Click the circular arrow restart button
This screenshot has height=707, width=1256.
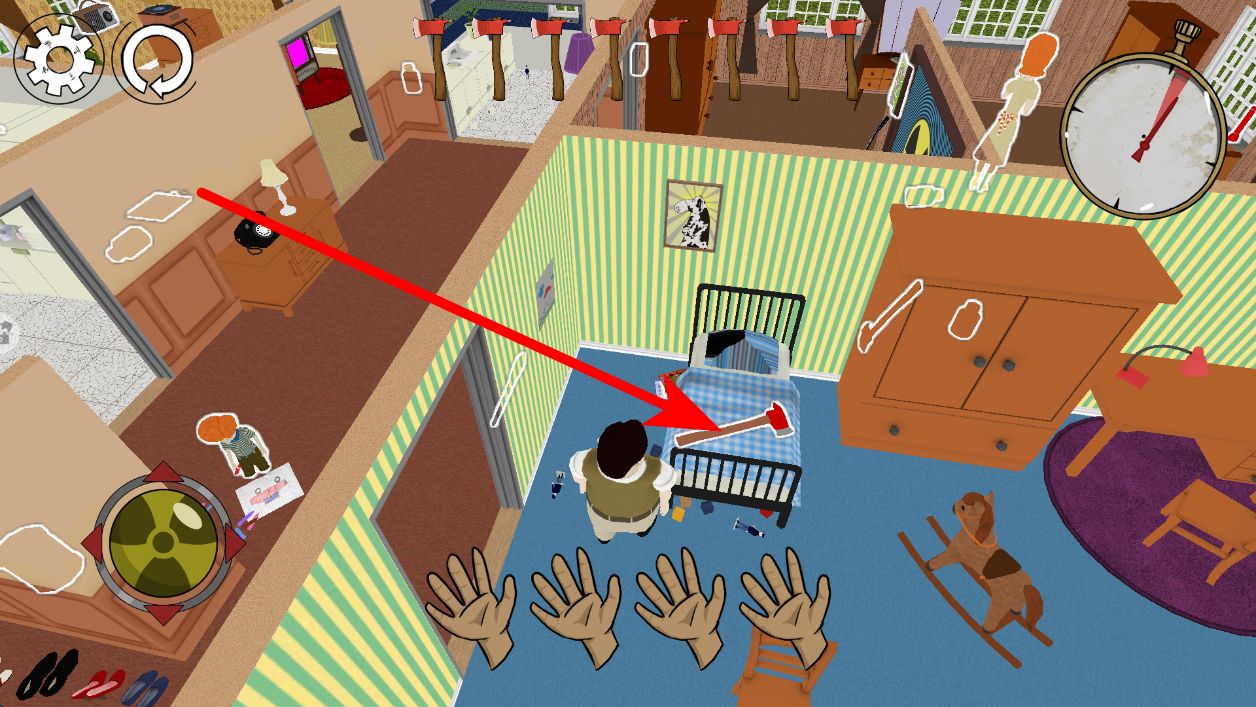coord(156,60)
